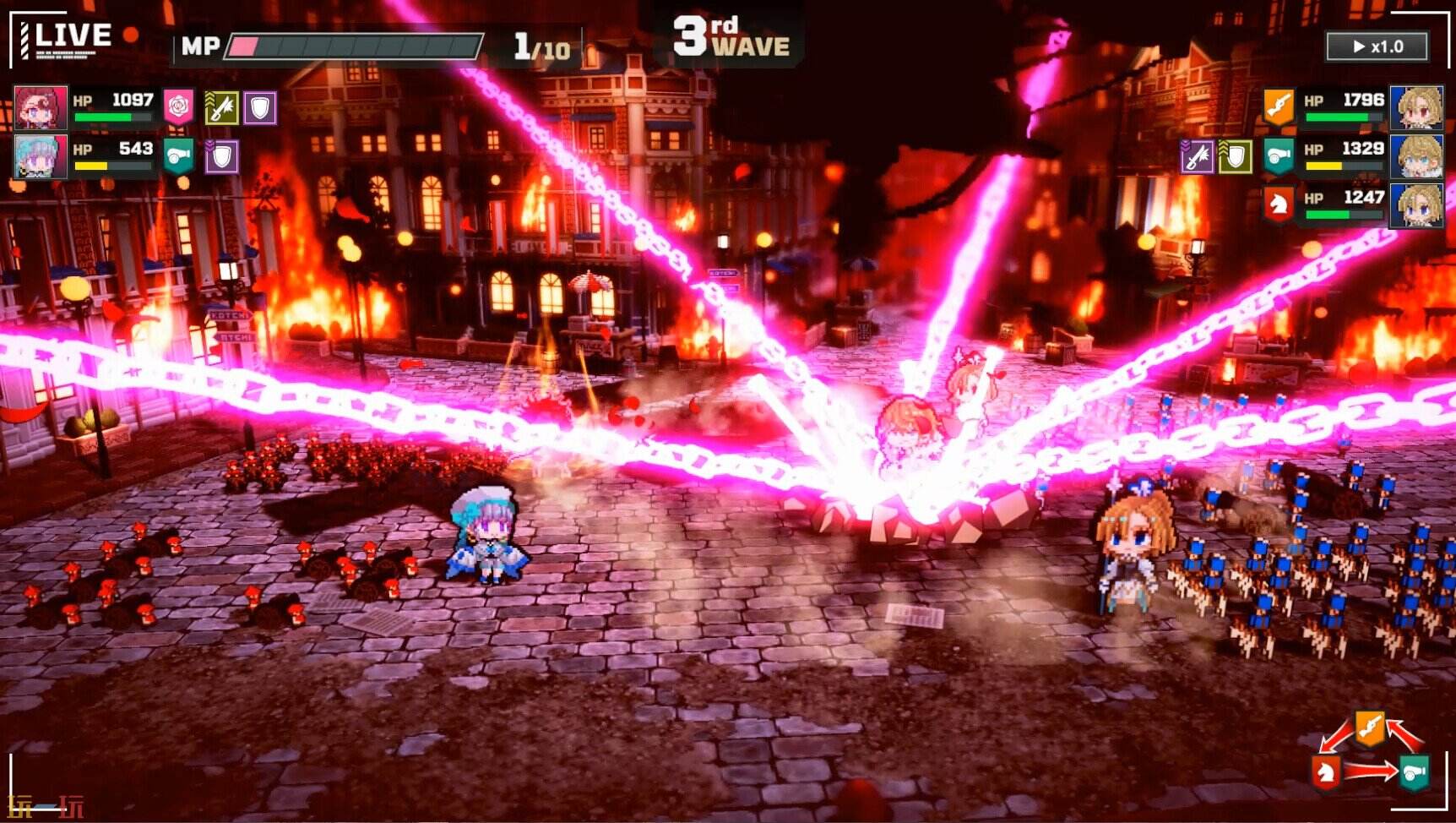
Task: Click the ally's teal cannon class badge
Action: (178, 156)
